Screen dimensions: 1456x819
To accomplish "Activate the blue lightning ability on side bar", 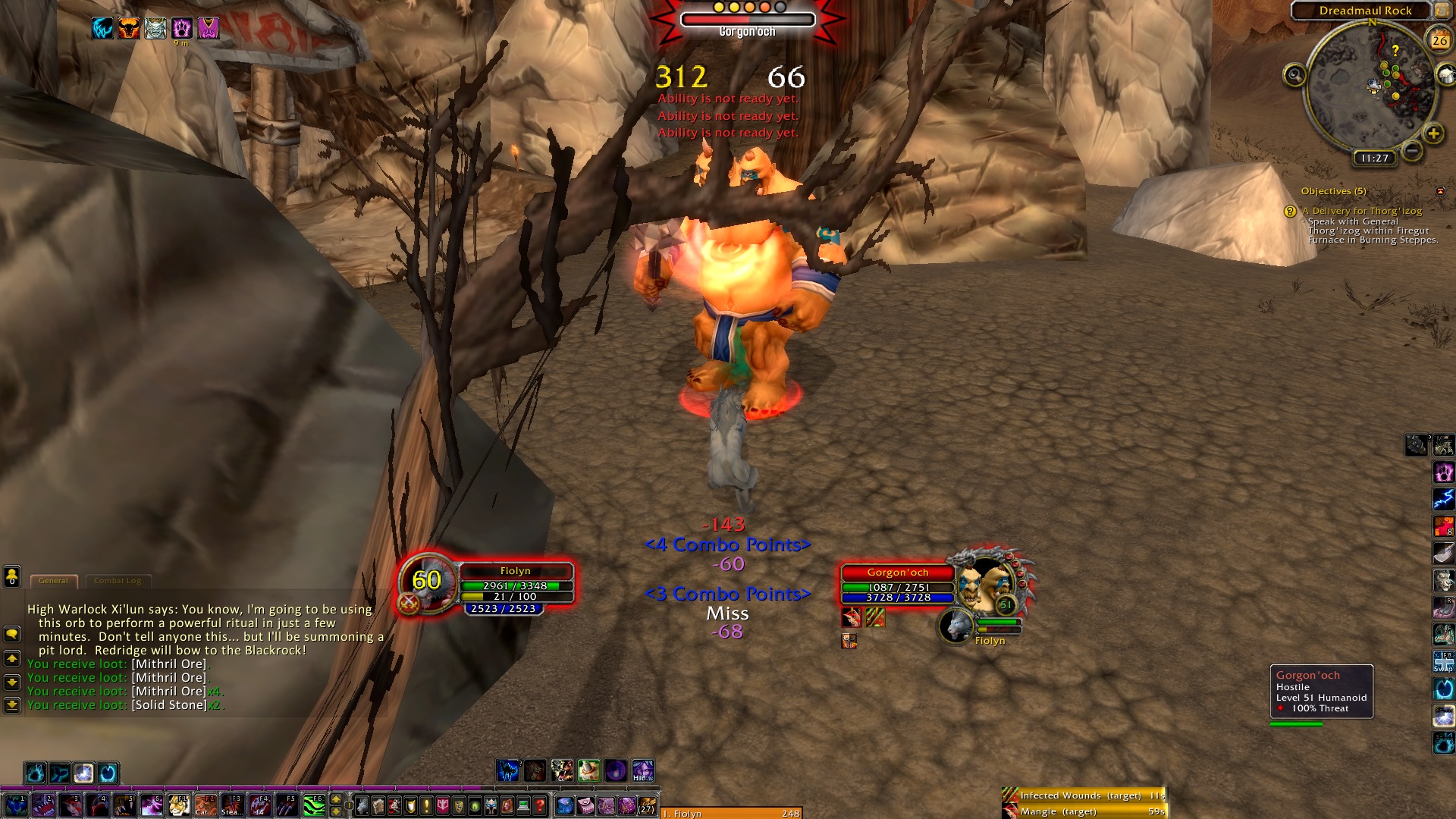I will [x=1443, y=499].
